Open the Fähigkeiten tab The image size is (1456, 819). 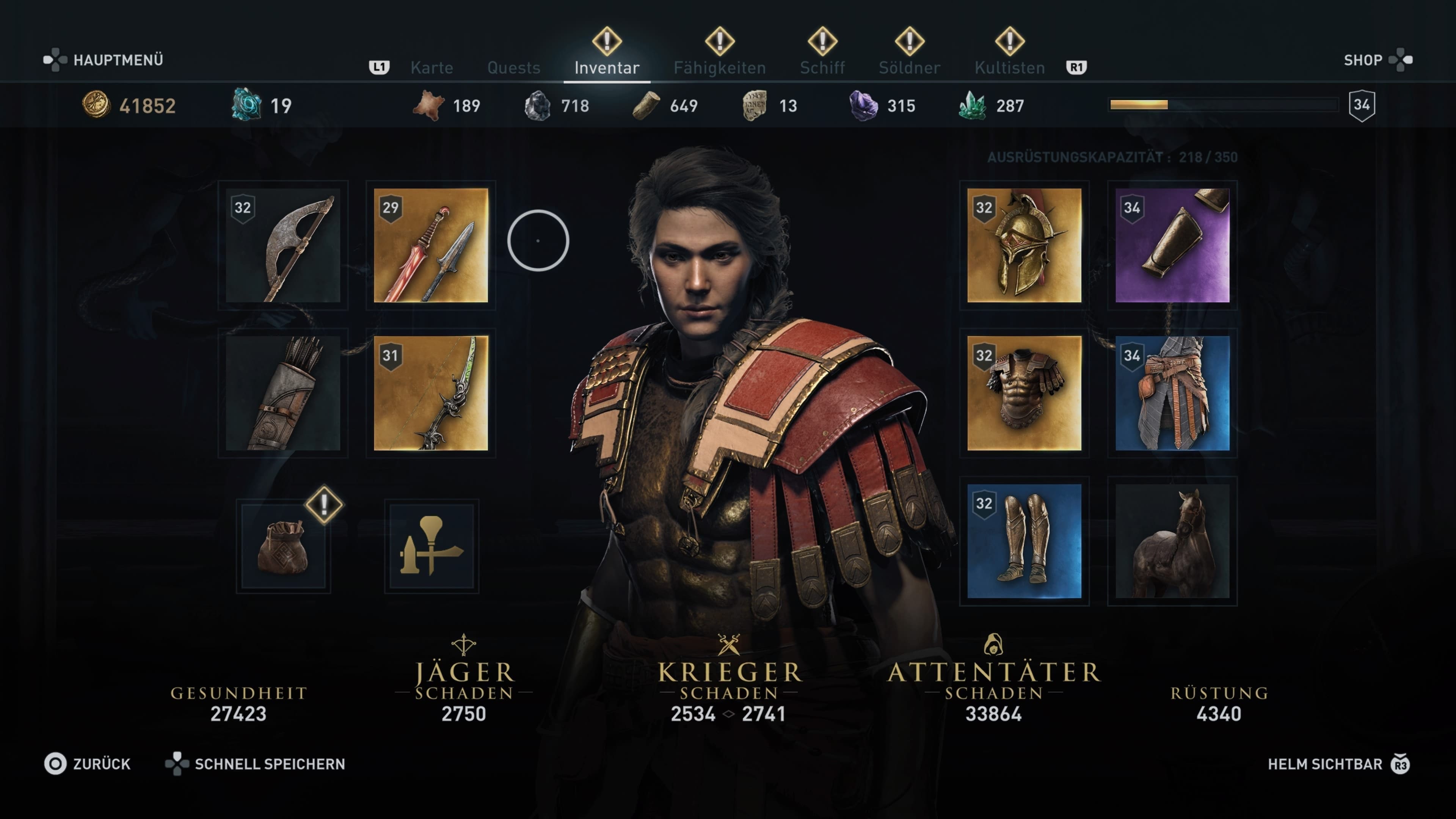(719, 68)
